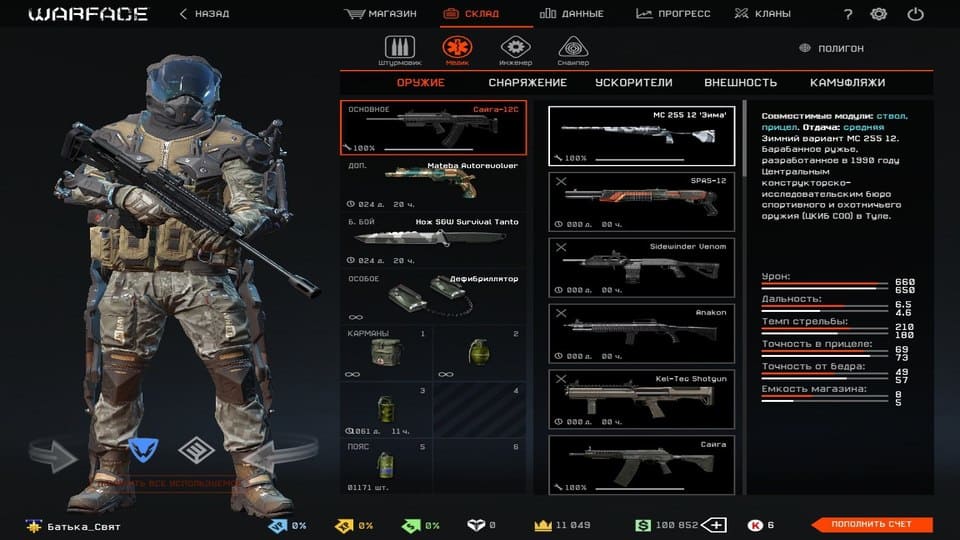Image resolution: width=960 pixels, height=540 pixels.
Task: Switch to the Камуфляжи tab
Action: [848, 83]
